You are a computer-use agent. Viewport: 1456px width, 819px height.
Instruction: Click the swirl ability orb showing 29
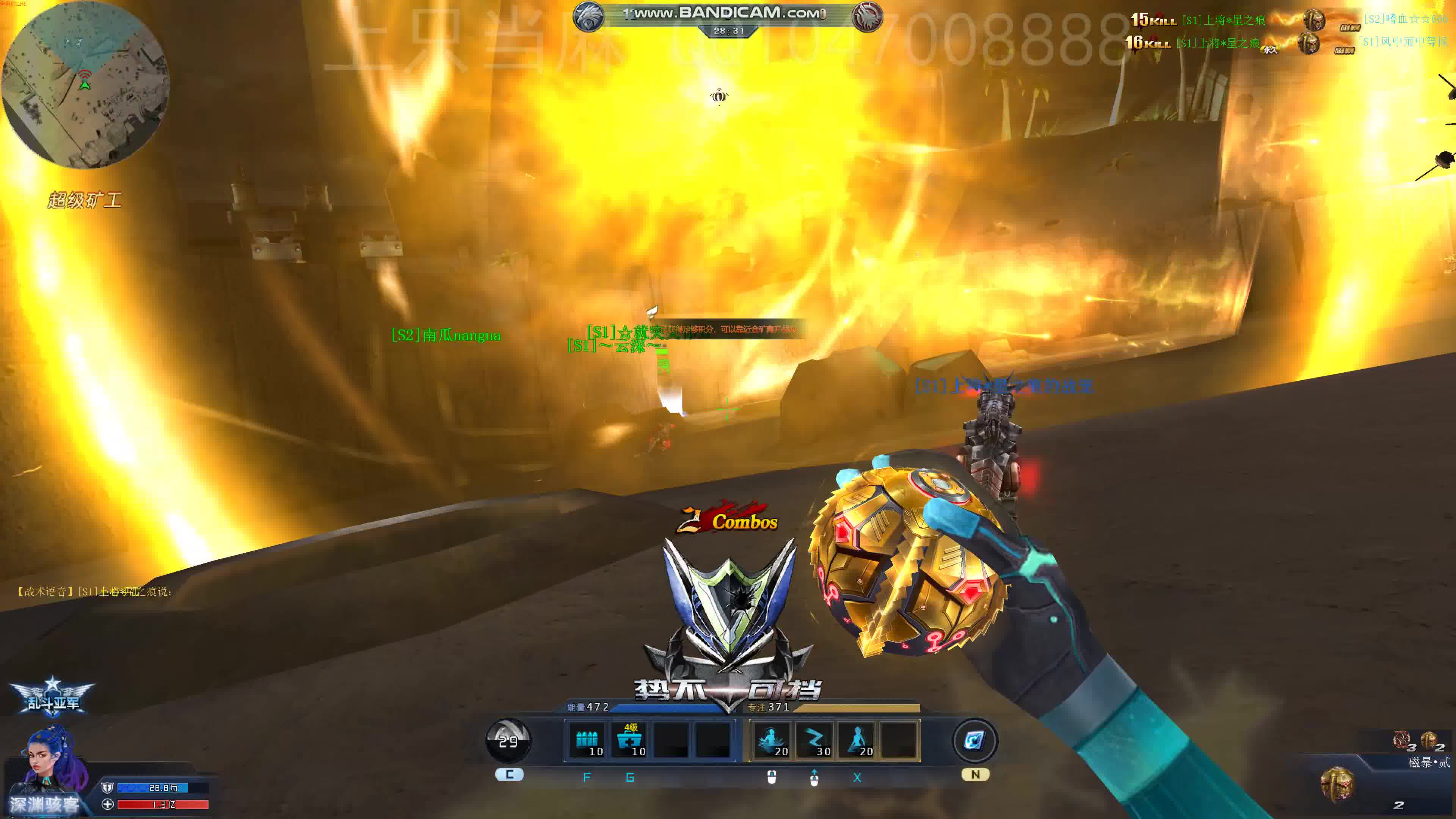[x=508, y=741]
